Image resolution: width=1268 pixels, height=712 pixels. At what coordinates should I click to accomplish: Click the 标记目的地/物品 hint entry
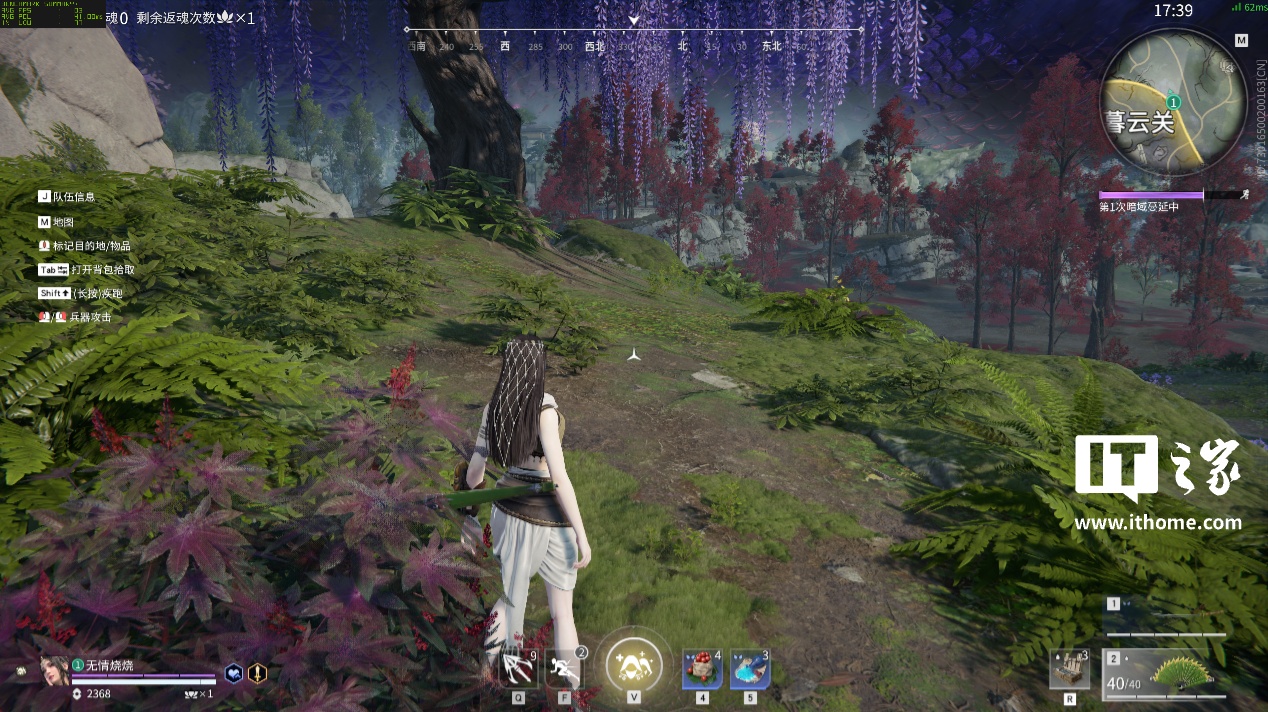pos(91,246)
